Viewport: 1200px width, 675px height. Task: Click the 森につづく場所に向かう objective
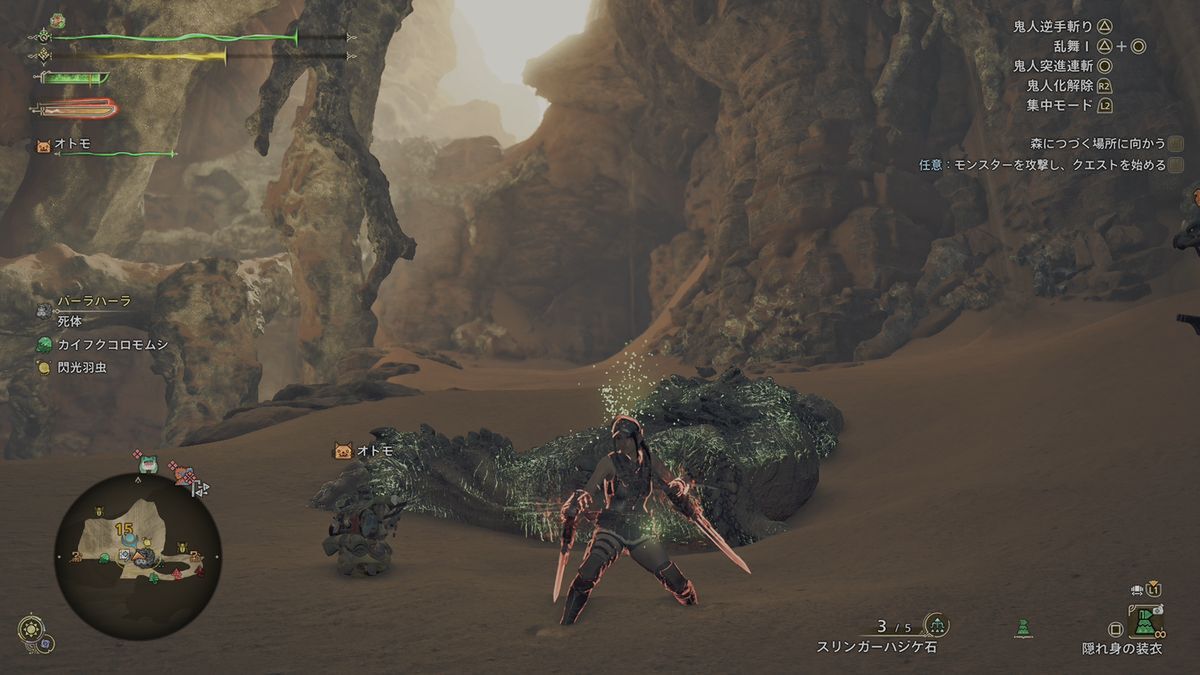[x=1099, y=144]
